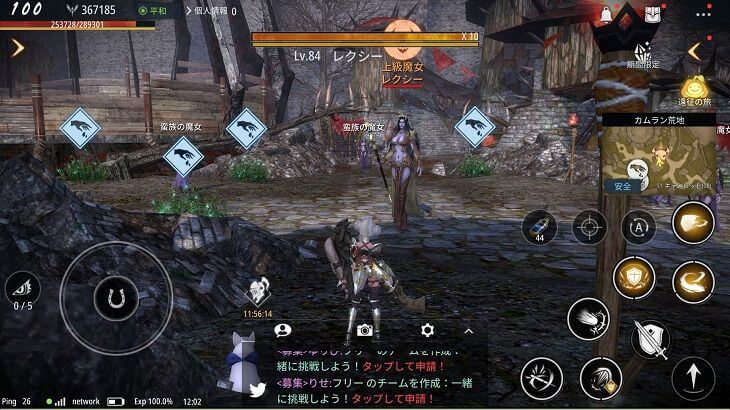Trigger the golden whirlwind slash skill

[692, 283]
